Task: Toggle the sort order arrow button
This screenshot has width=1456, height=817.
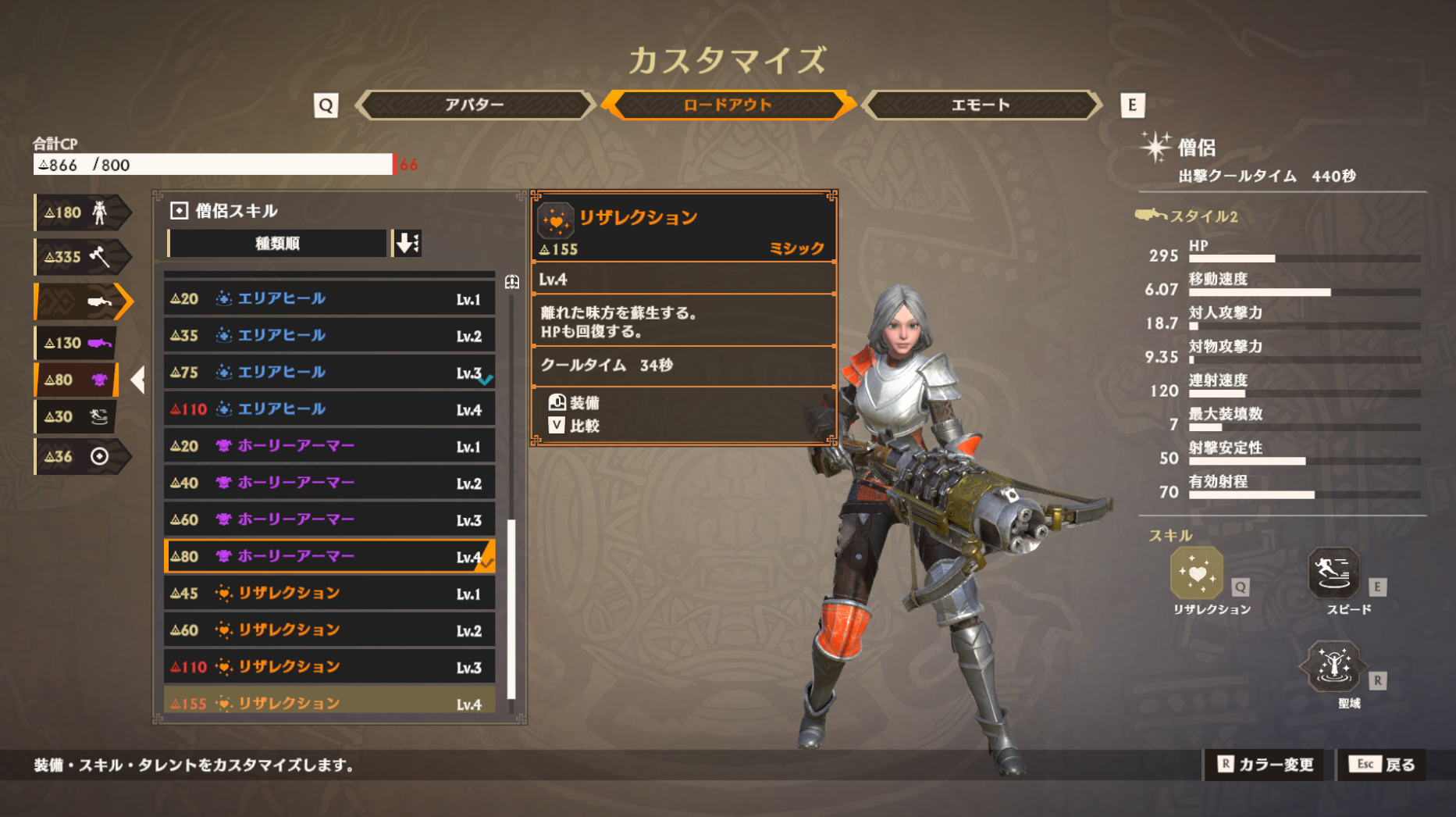Action: click(x=407, y=244)
